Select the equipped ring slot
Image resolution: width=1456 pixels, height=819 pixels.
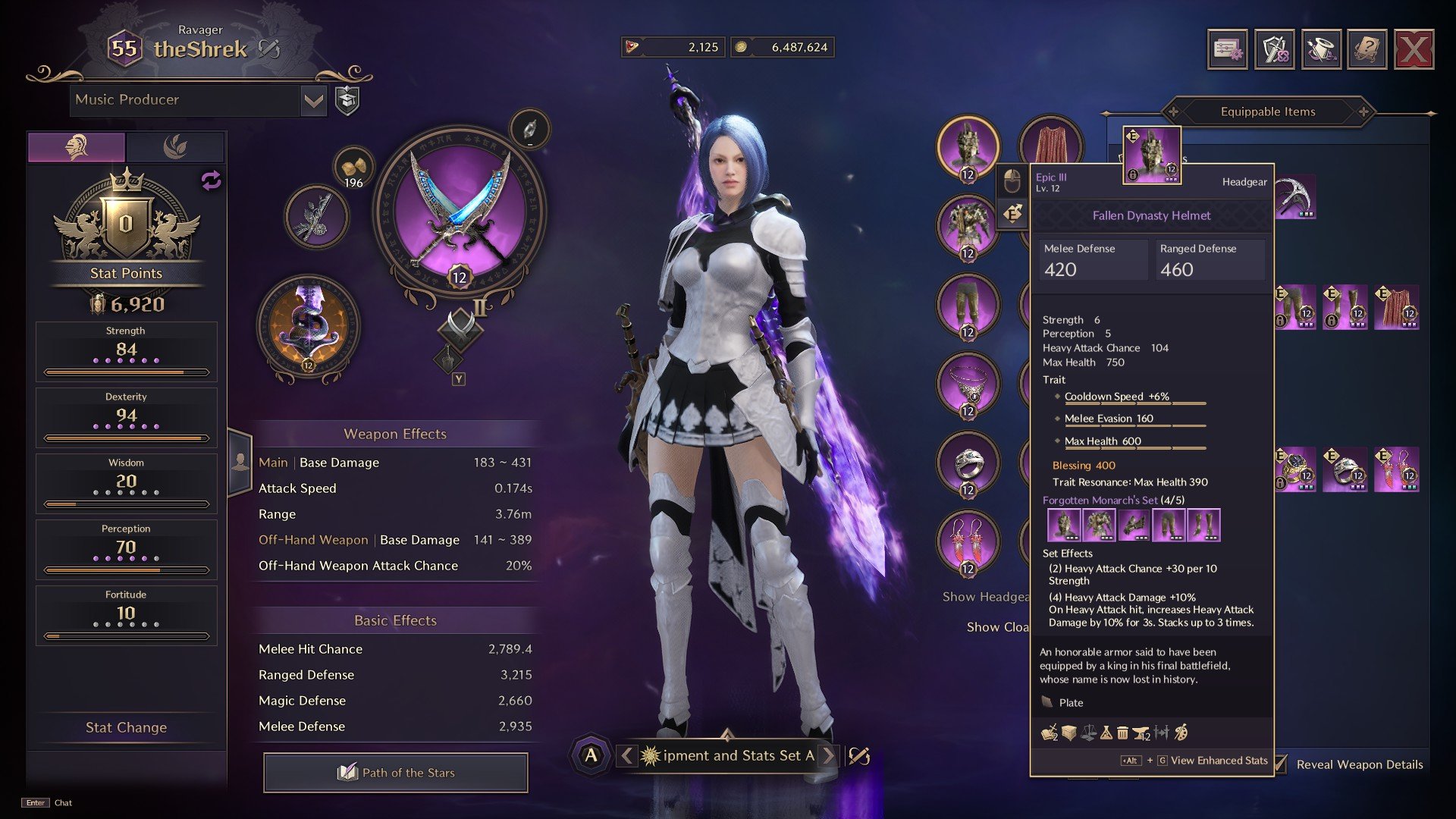click(968, 463)
